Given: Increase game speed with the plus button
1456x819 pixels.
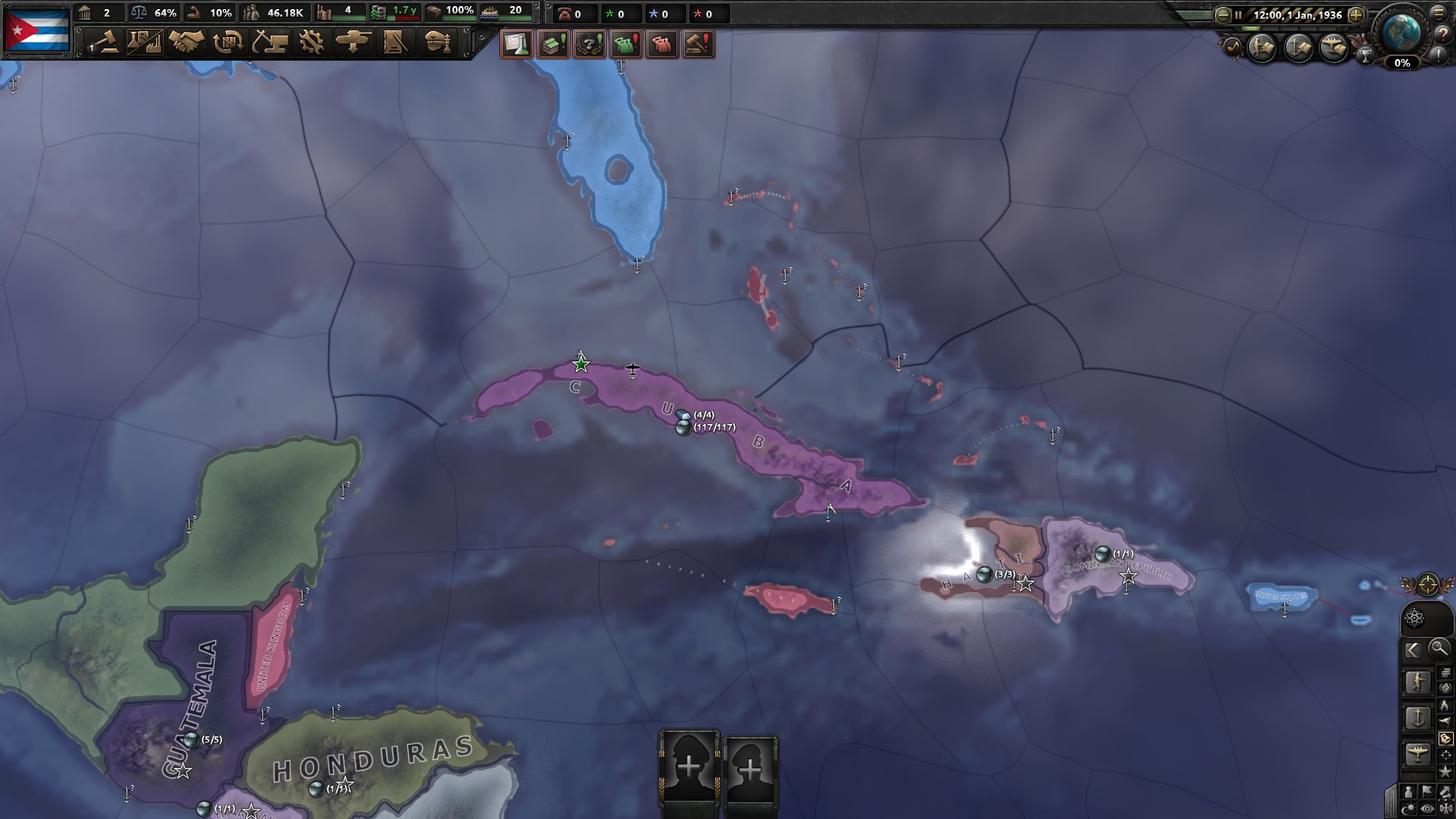Looking at the screenshot, I should 1356,14.
